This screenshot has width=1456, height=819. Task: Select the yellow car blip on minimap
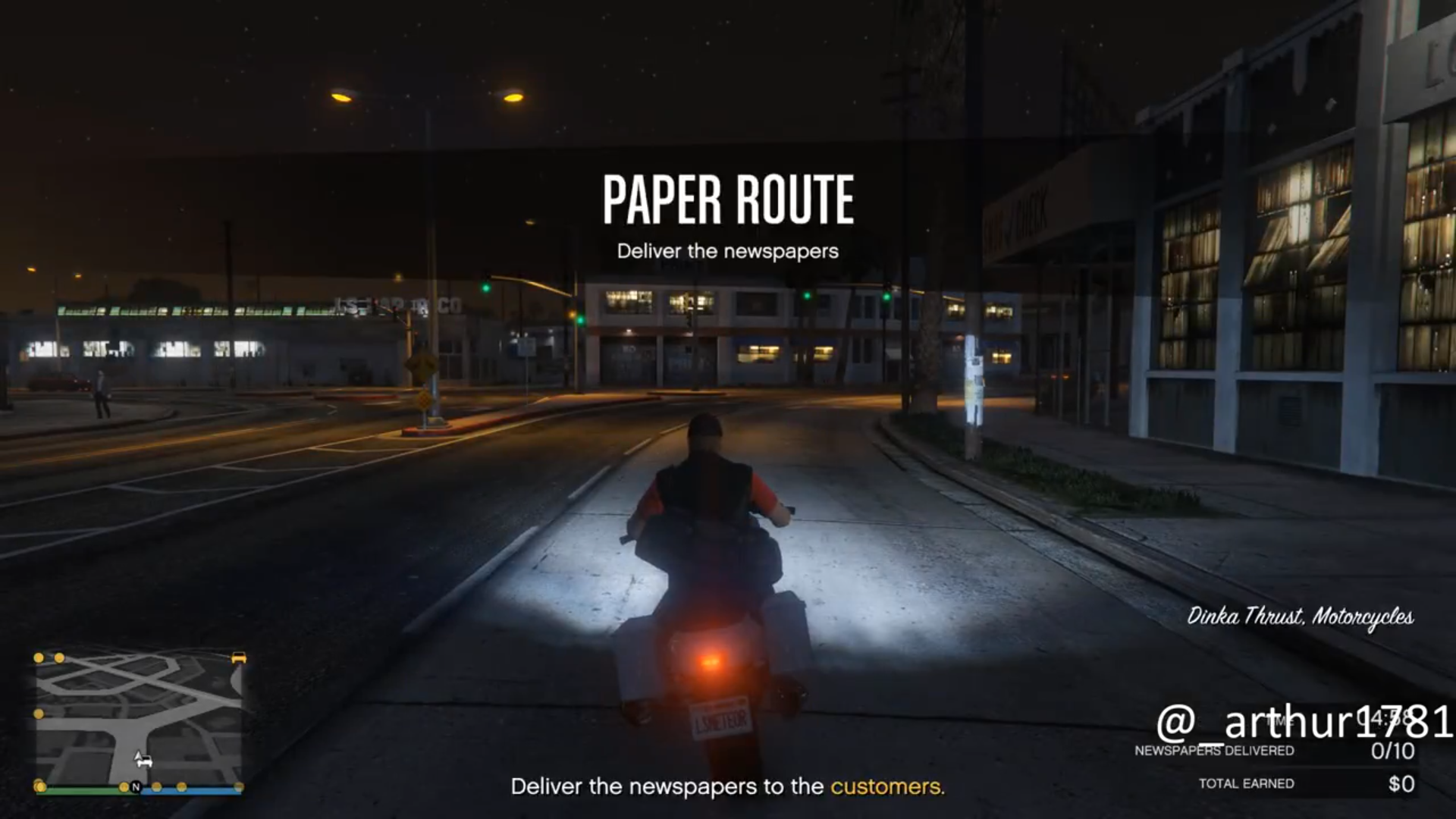(238, 658)
